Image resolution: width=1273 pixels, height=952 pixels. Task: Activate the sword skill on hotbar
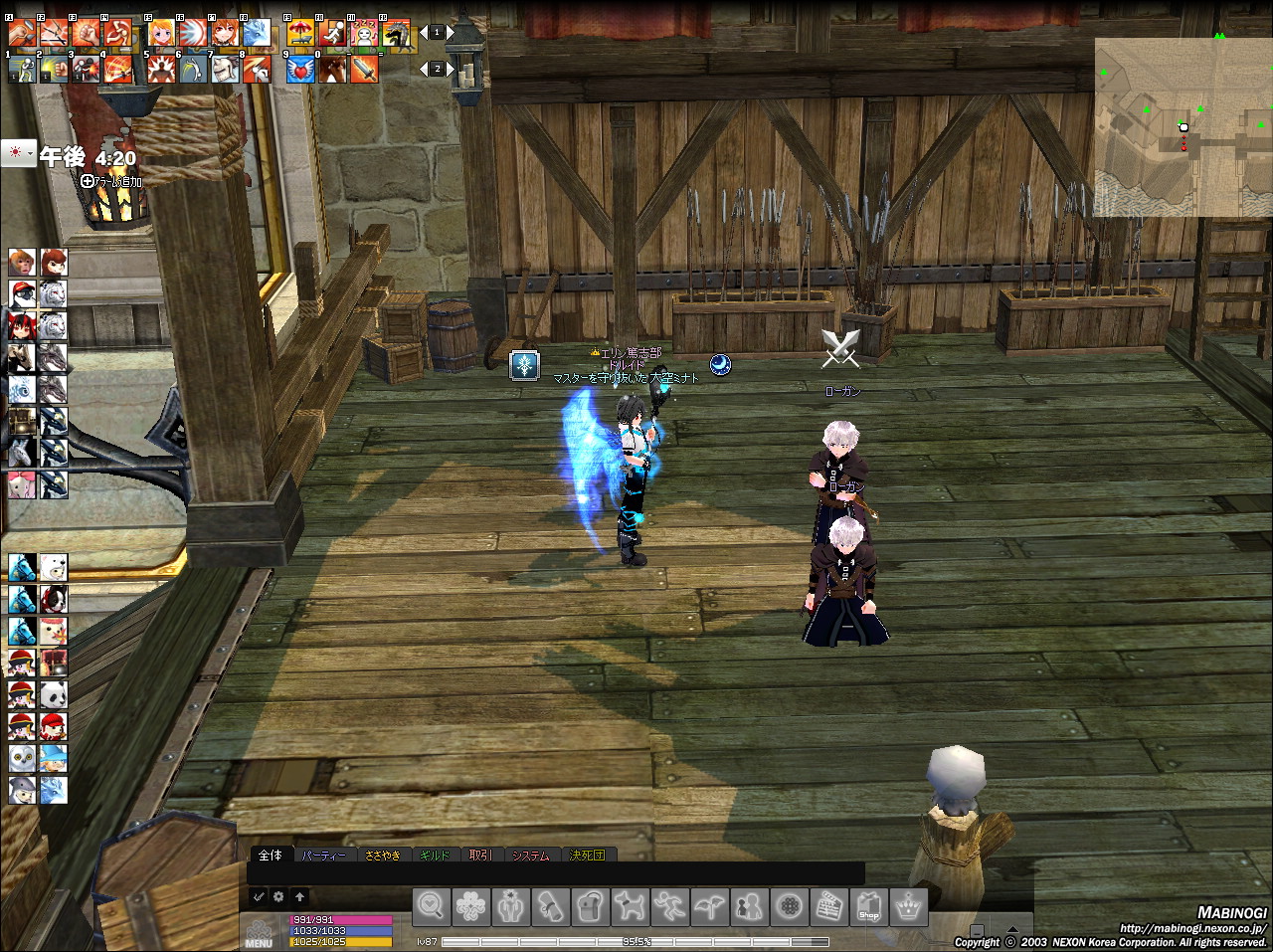(x=364, y=69)
